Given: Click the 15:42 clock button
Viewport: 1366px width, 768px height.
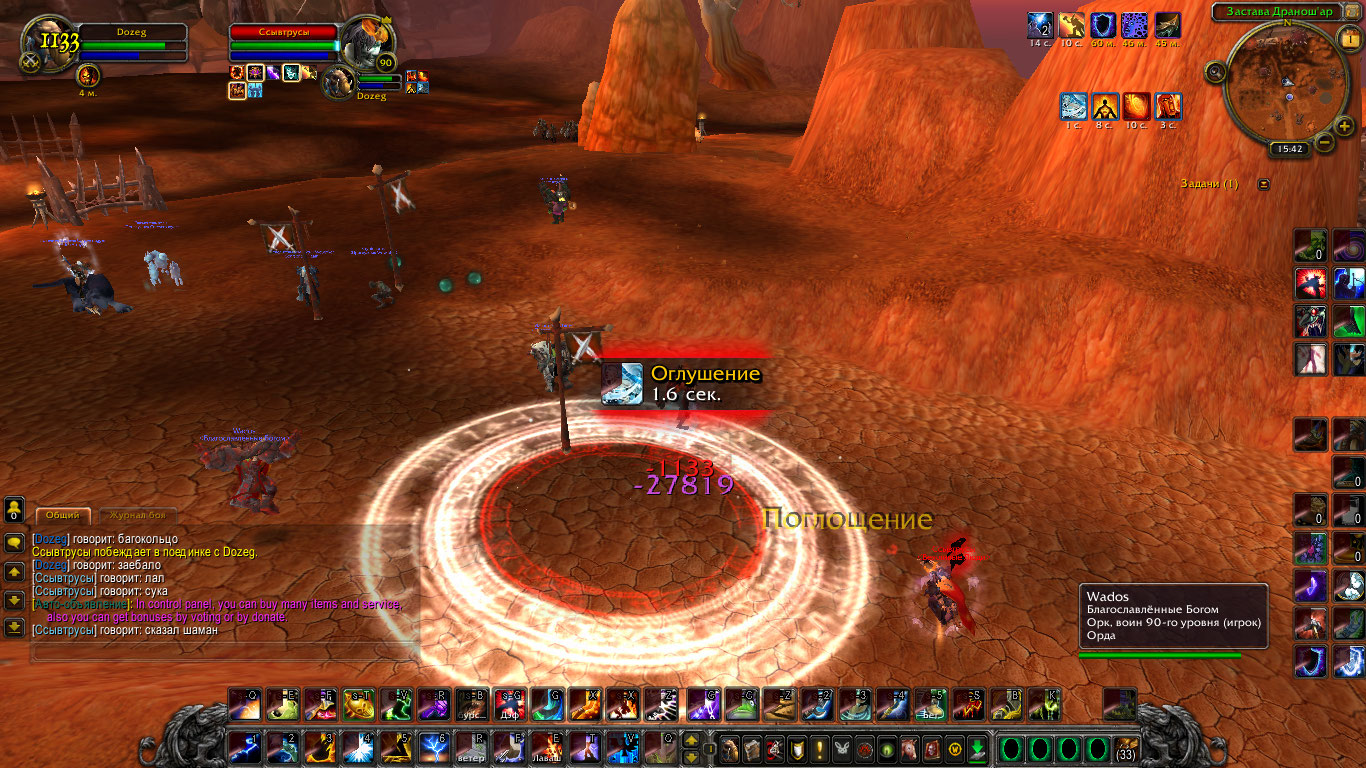Looking at the screenshot, I should [1290, 149].
